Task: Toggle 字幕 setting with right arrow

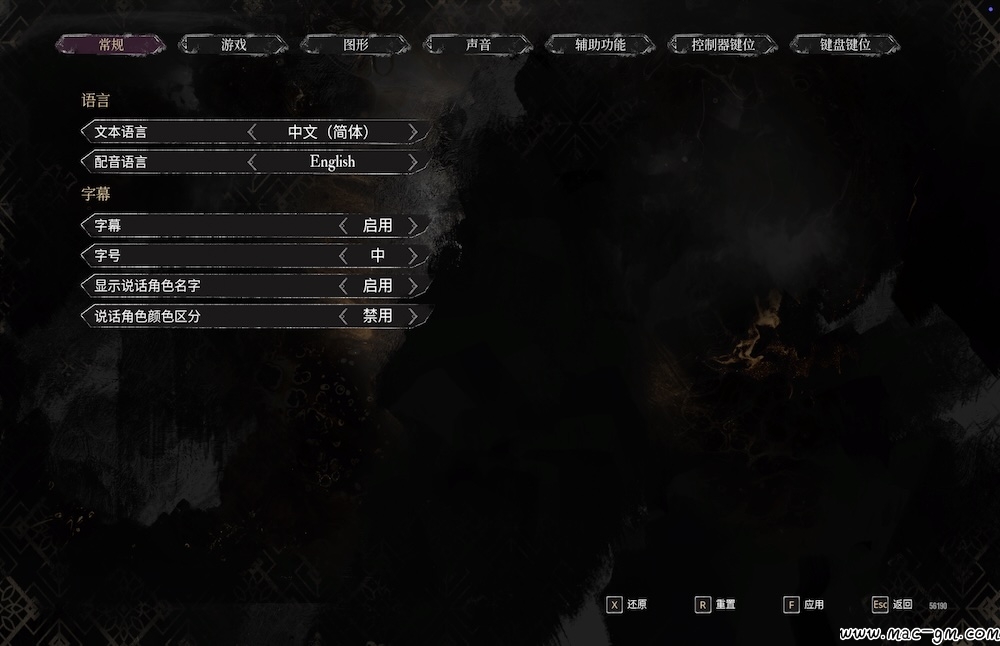Action: tap(413, 226)
